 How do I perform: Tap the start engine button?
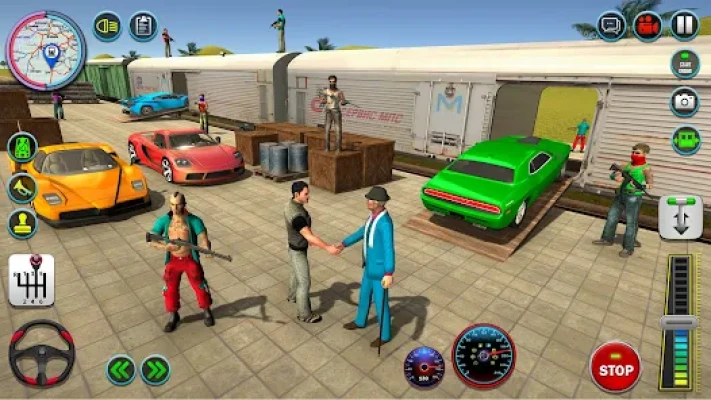(684, 63)
